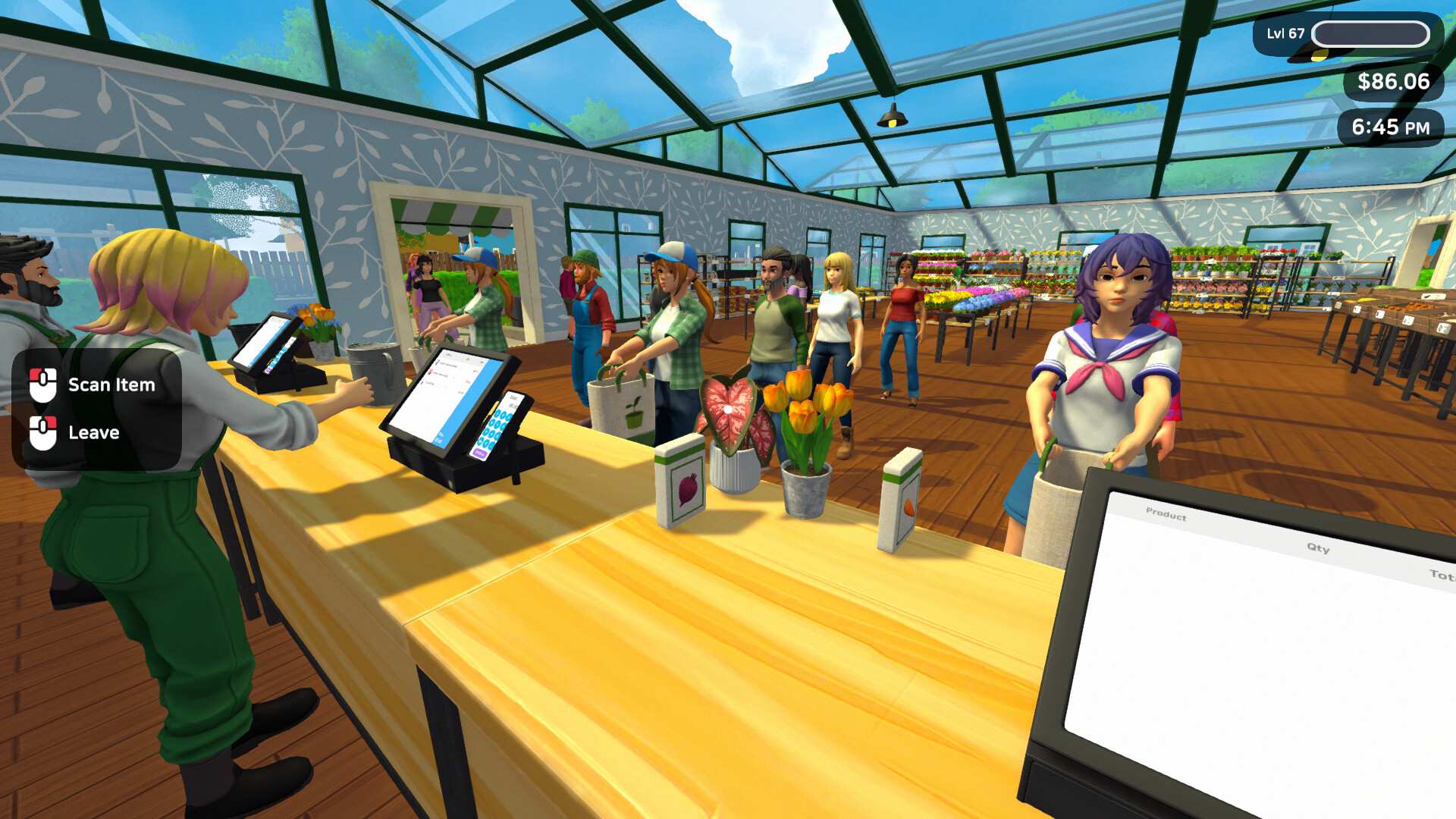Click the 6:45 PM clock display
1456x819 pixels.
click(x=1390, y=127)
